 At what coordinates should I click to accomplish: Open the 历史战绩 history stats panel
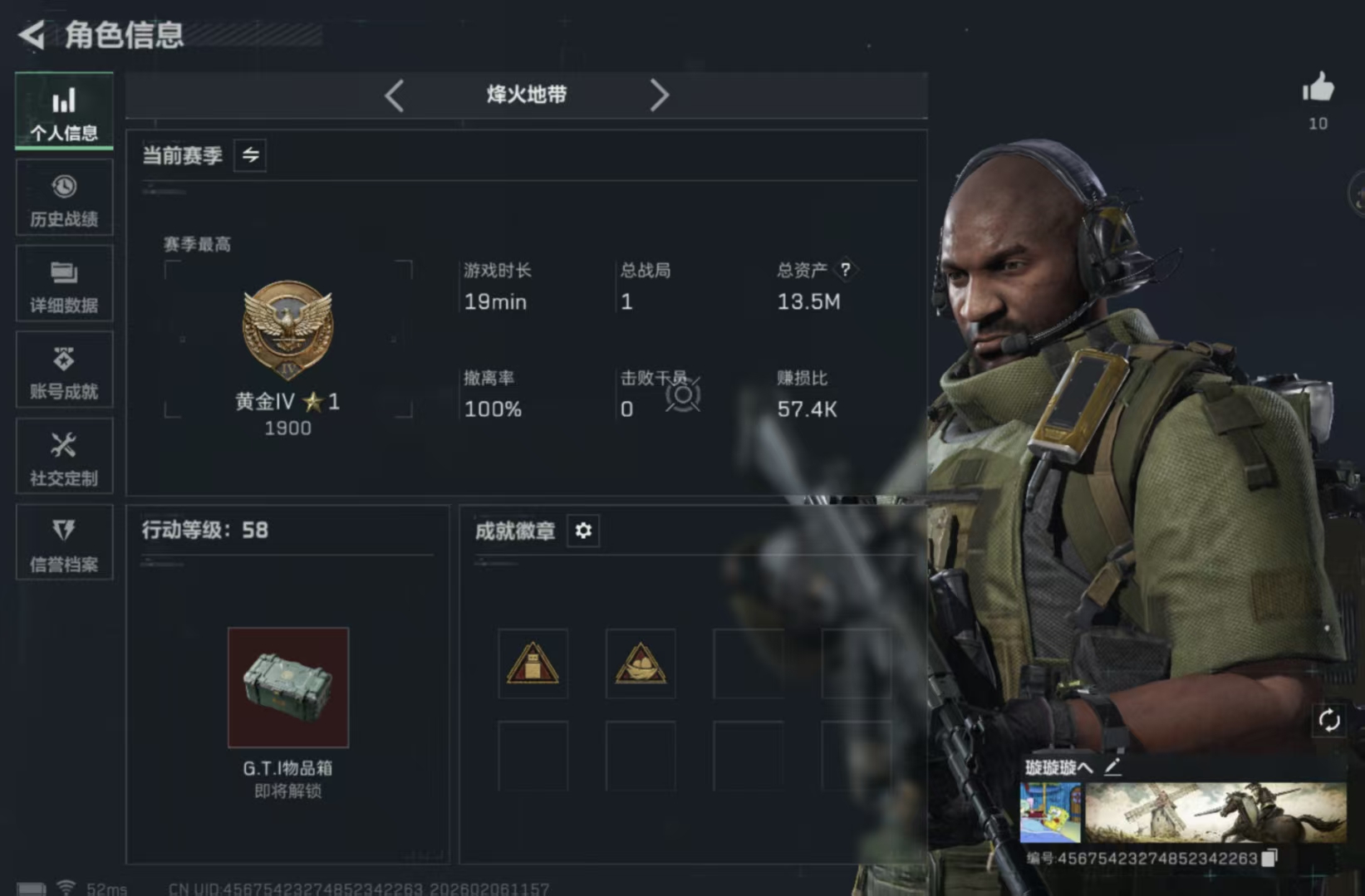(x=64, y=198)
